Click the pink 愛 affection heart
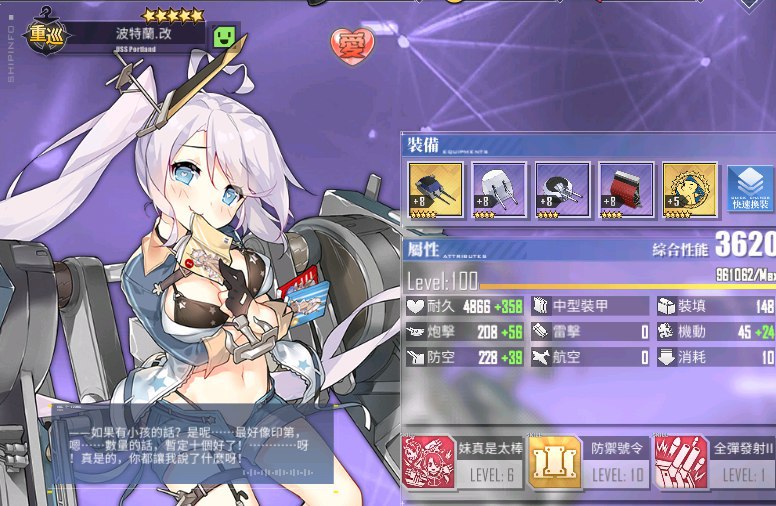 [x=352, y=43]
